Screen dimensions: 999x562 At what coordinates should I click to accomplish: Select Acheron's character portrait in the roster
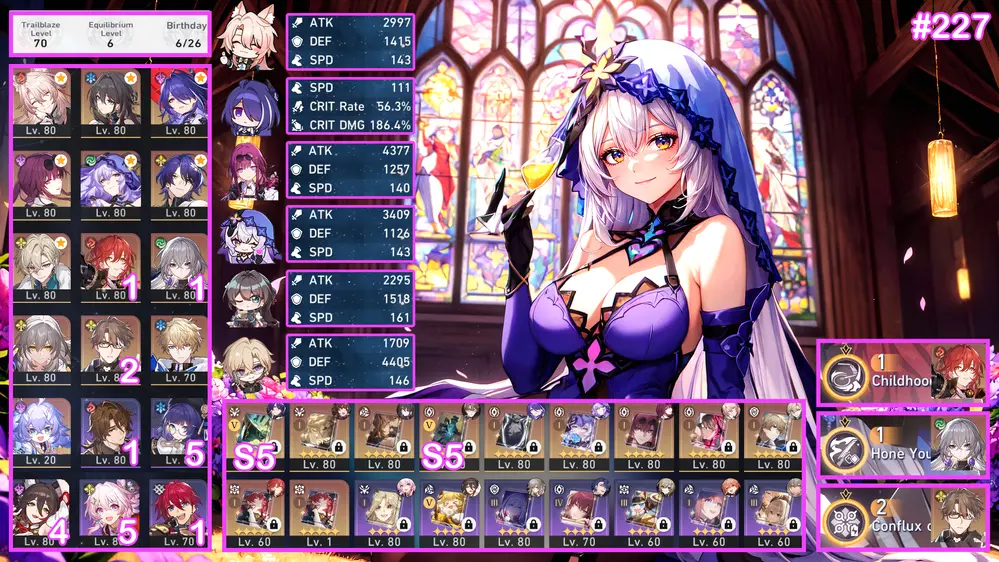pos(180,102)
